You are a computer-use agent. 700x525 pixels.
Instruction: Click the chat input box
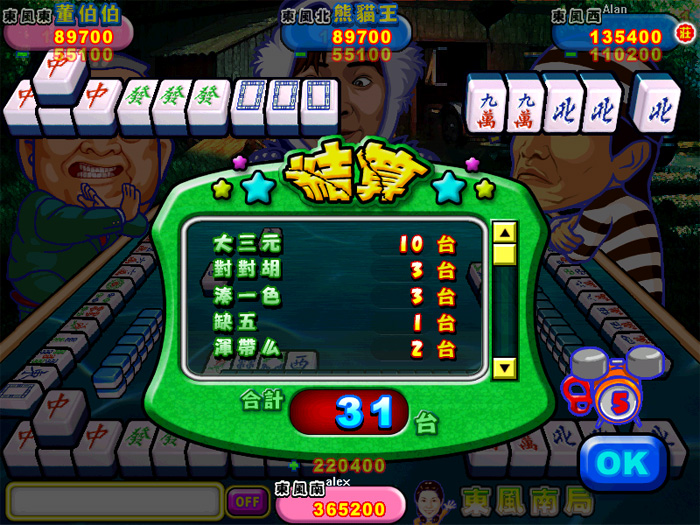(113, 500)
